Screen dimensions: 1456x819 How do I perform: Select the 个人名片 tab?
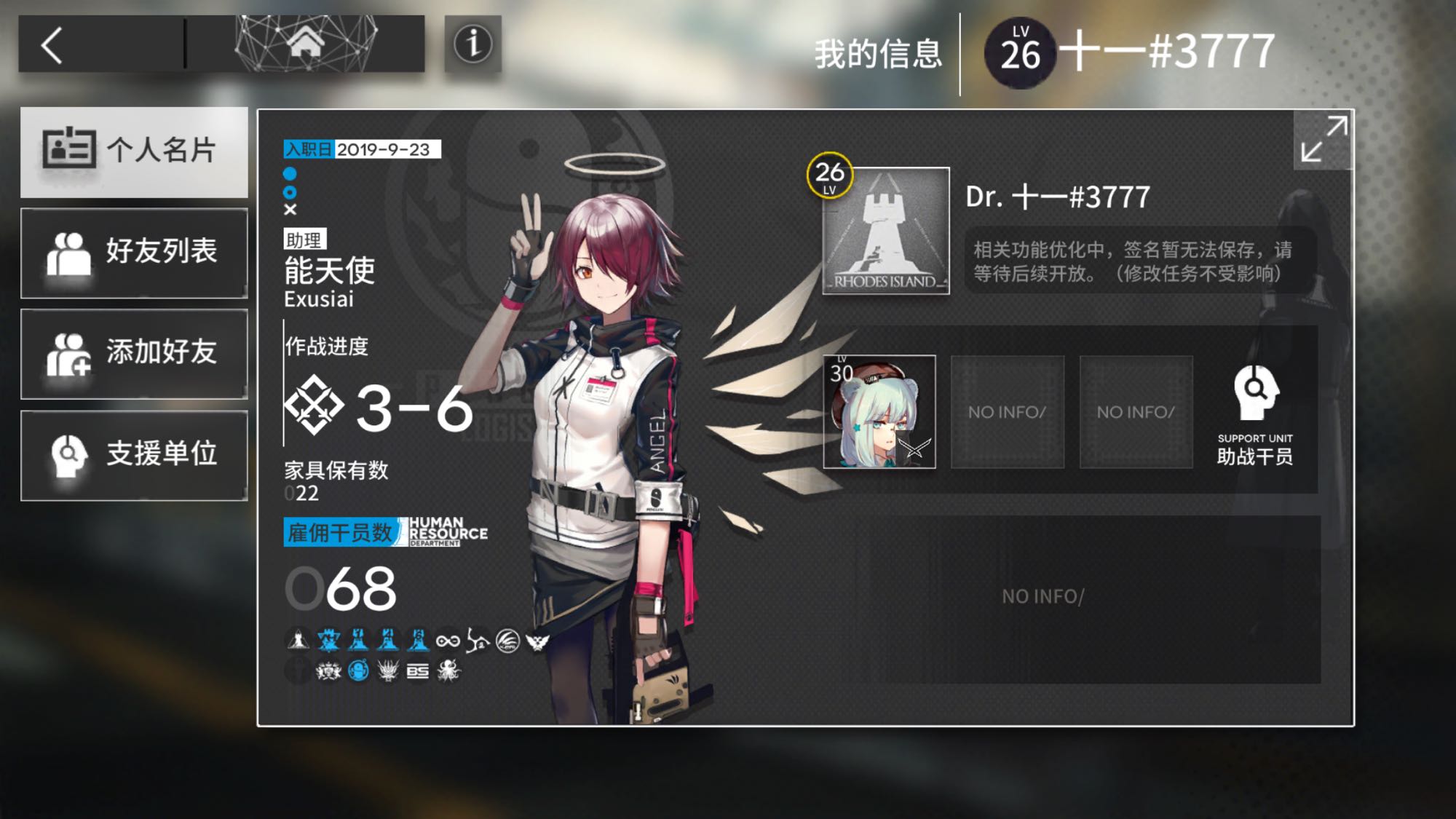(135, 151)
